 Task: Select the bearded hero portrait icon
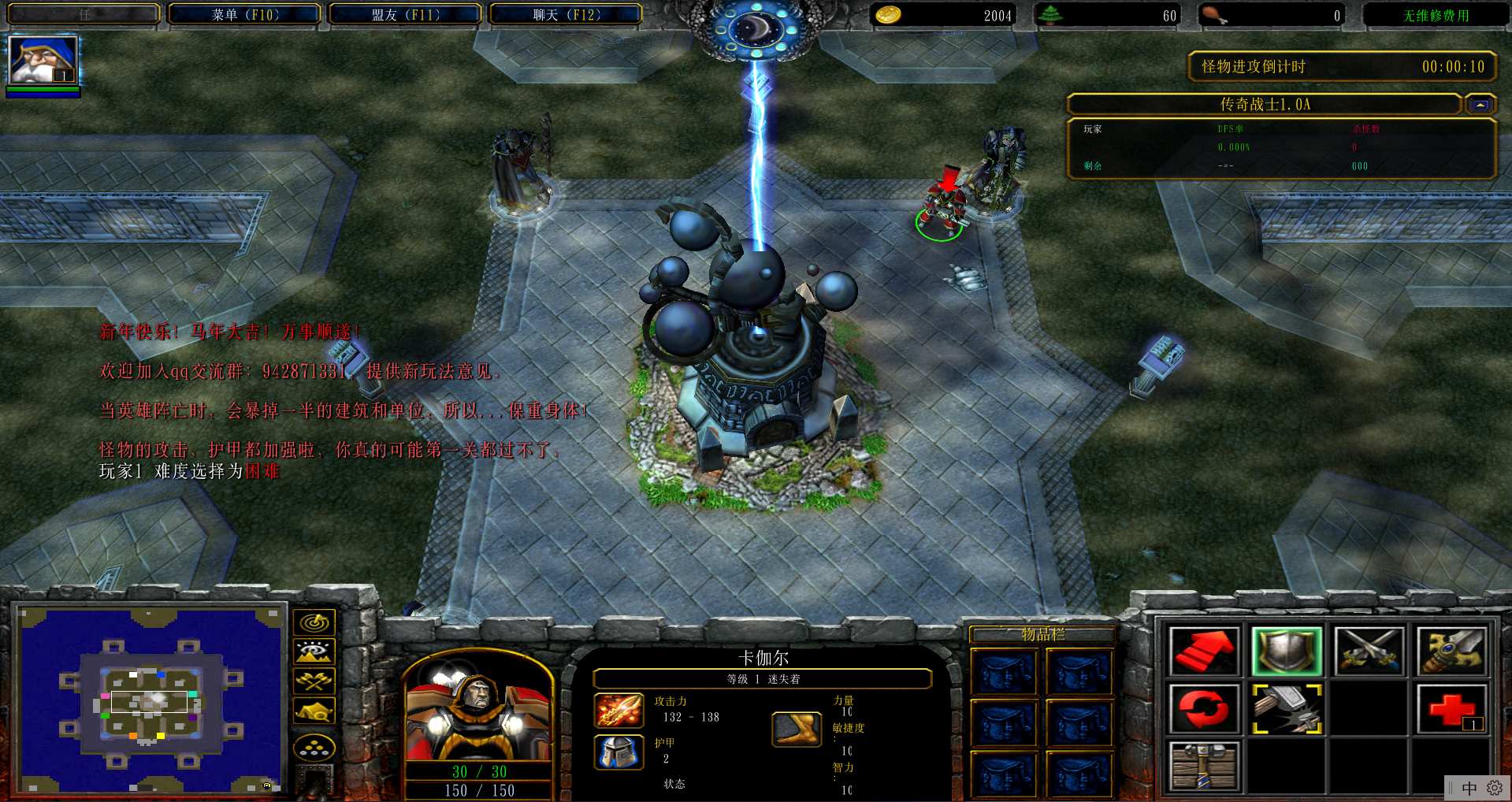(43, 61)
